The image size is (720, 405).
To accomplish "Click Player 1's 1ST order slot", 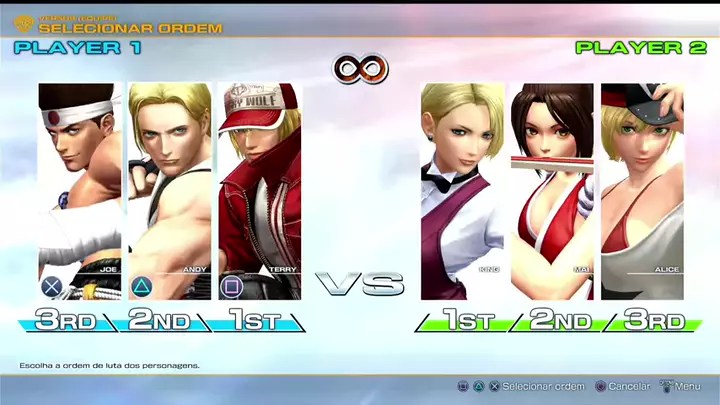I will (x=250, y=321).
